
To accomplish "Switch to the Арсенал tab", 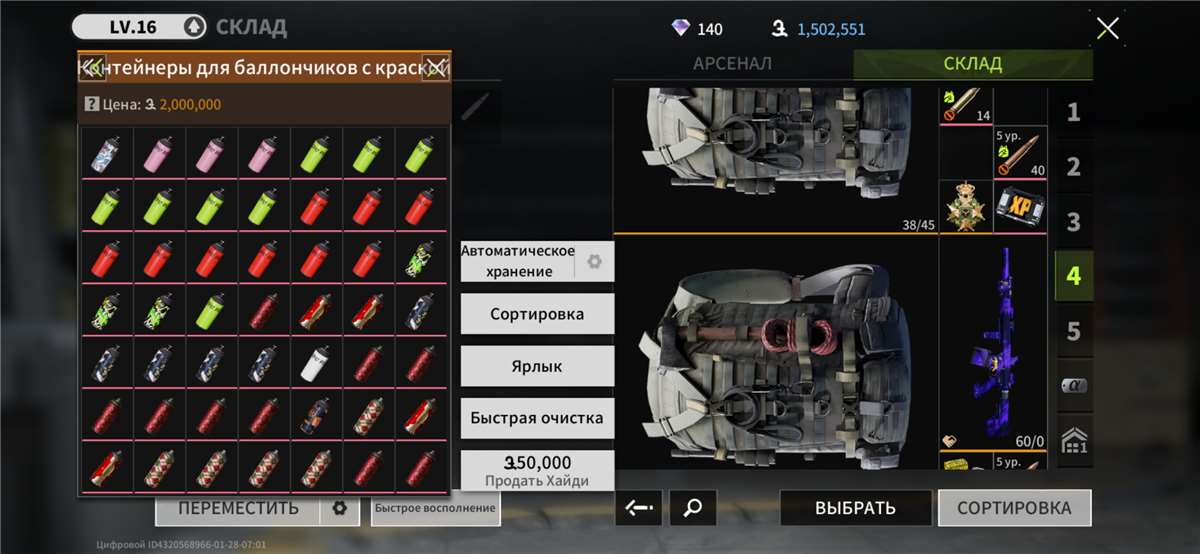I will (732, 64).
